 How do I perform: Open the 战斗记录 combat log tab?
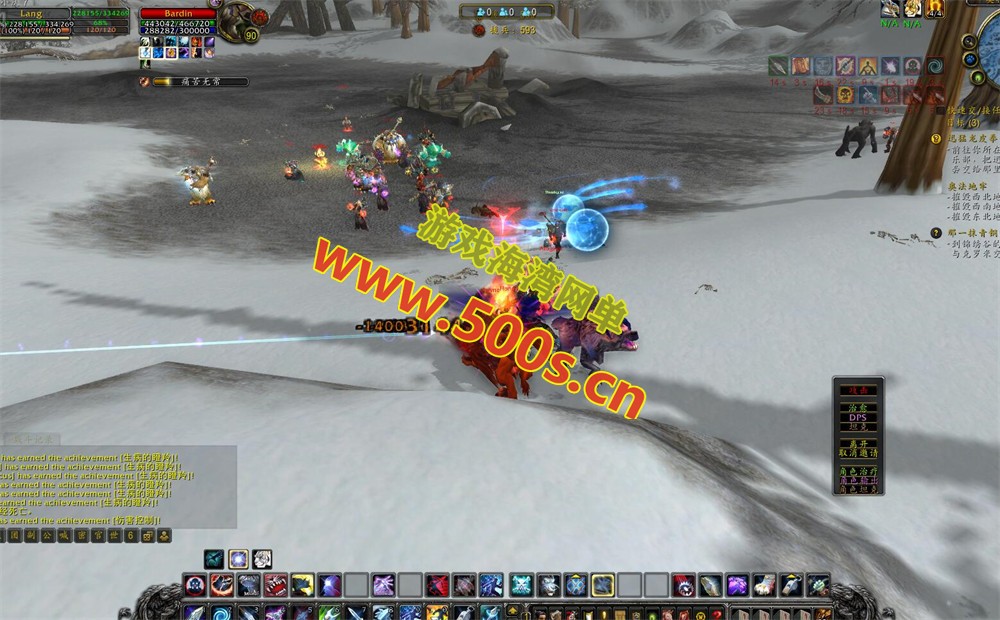30,438
